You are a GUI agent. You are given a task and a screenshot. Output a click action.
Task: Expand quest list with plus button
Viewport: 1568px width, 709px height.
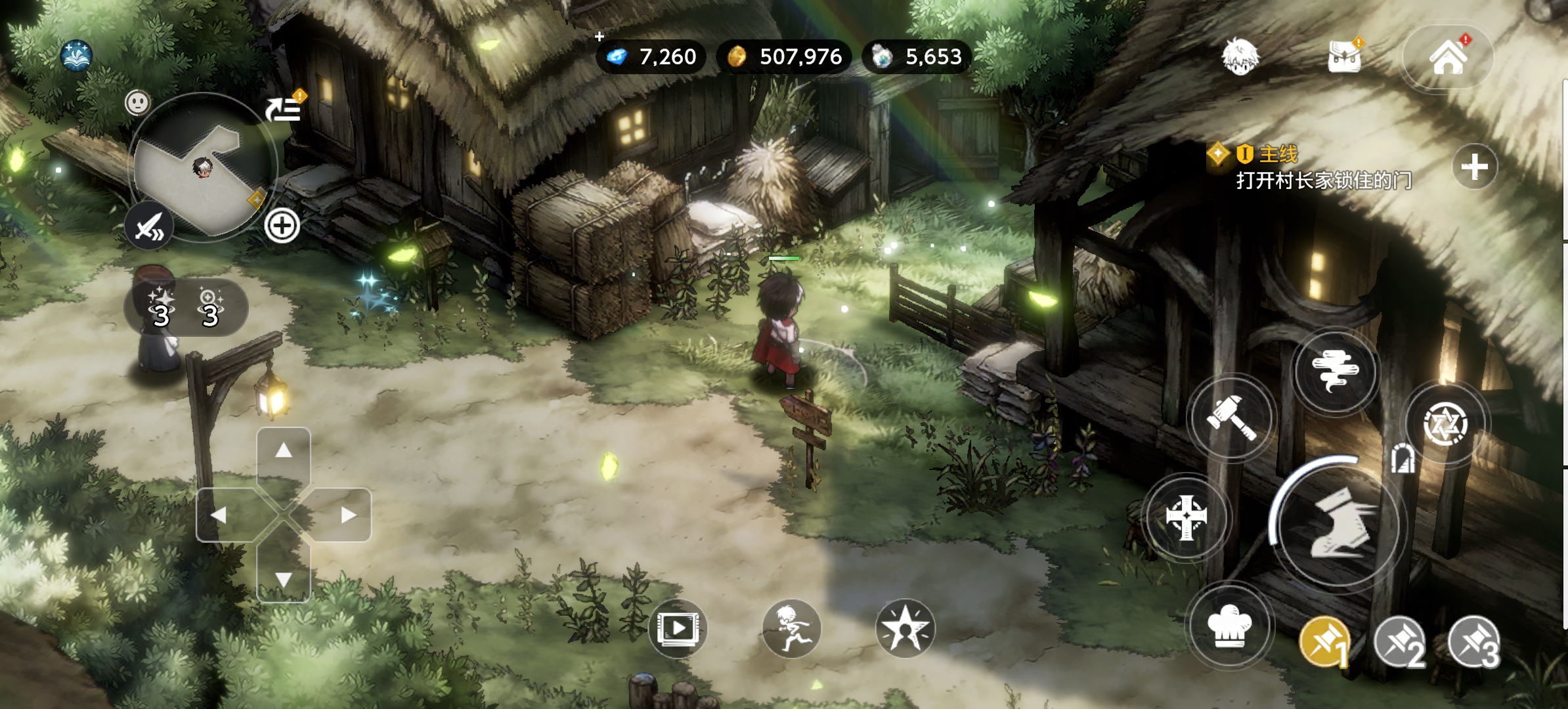click(1474, 167)
